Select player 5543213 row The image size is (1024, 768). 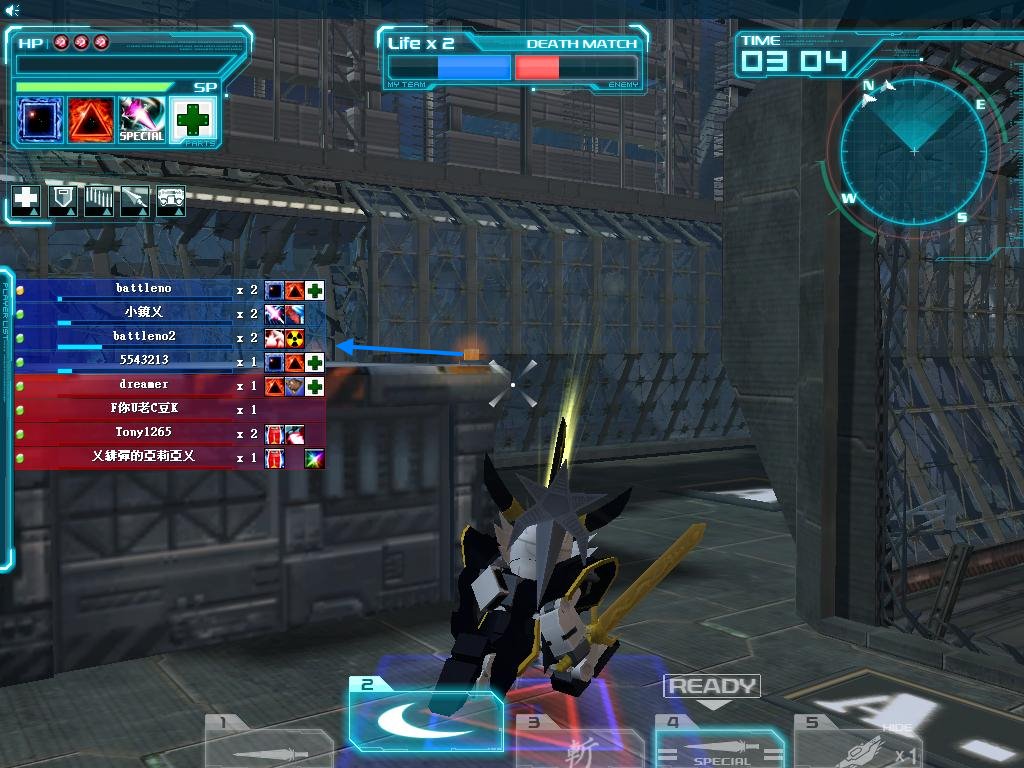[143, 361]
